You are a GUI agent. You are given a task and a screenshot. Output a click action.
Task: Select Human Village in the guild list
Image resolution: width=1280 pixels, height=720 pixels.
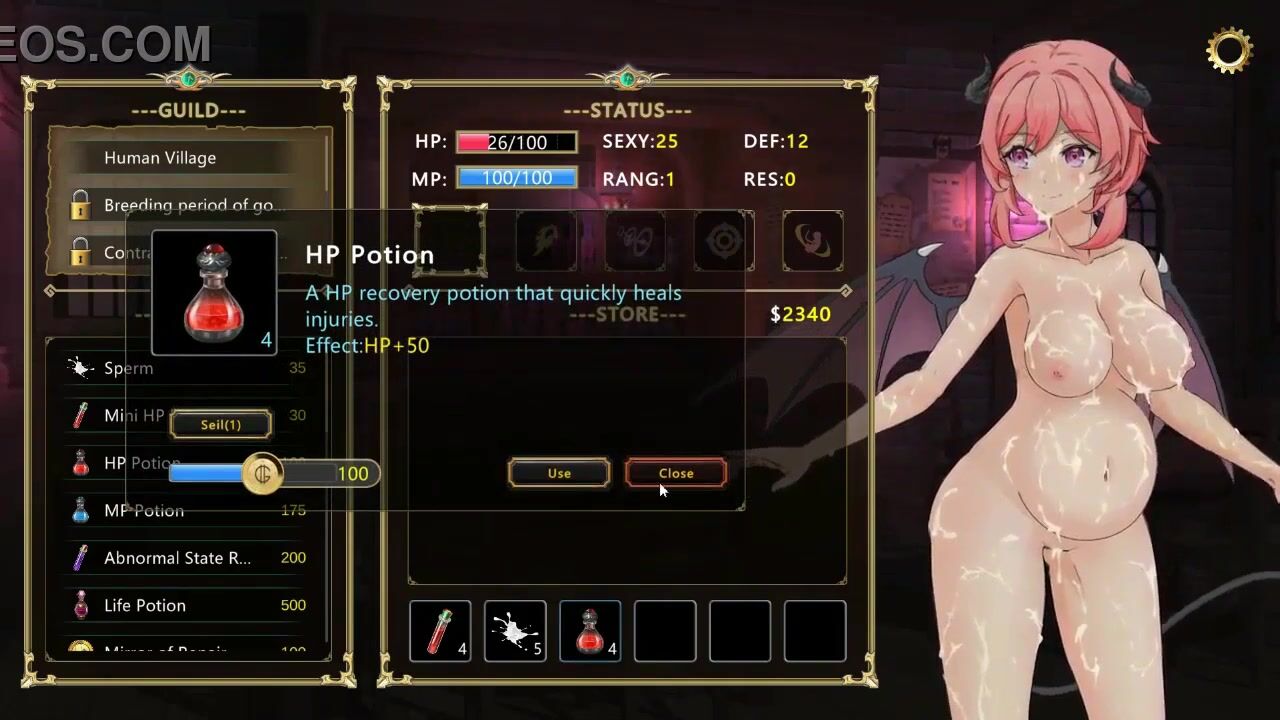pos(160,158)
